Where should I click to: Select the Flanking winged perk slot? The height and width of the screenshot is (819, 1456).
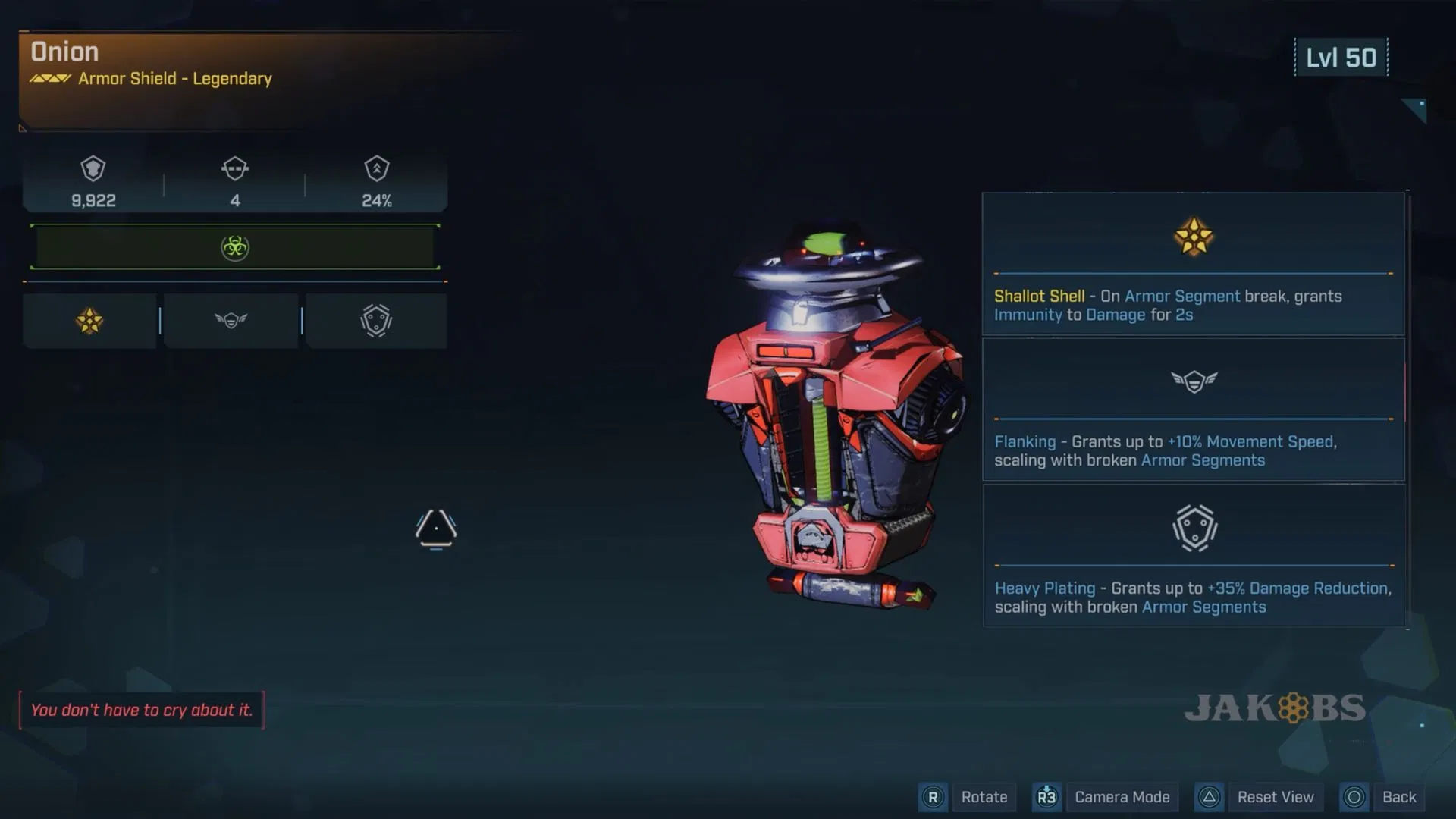point(231,321)
